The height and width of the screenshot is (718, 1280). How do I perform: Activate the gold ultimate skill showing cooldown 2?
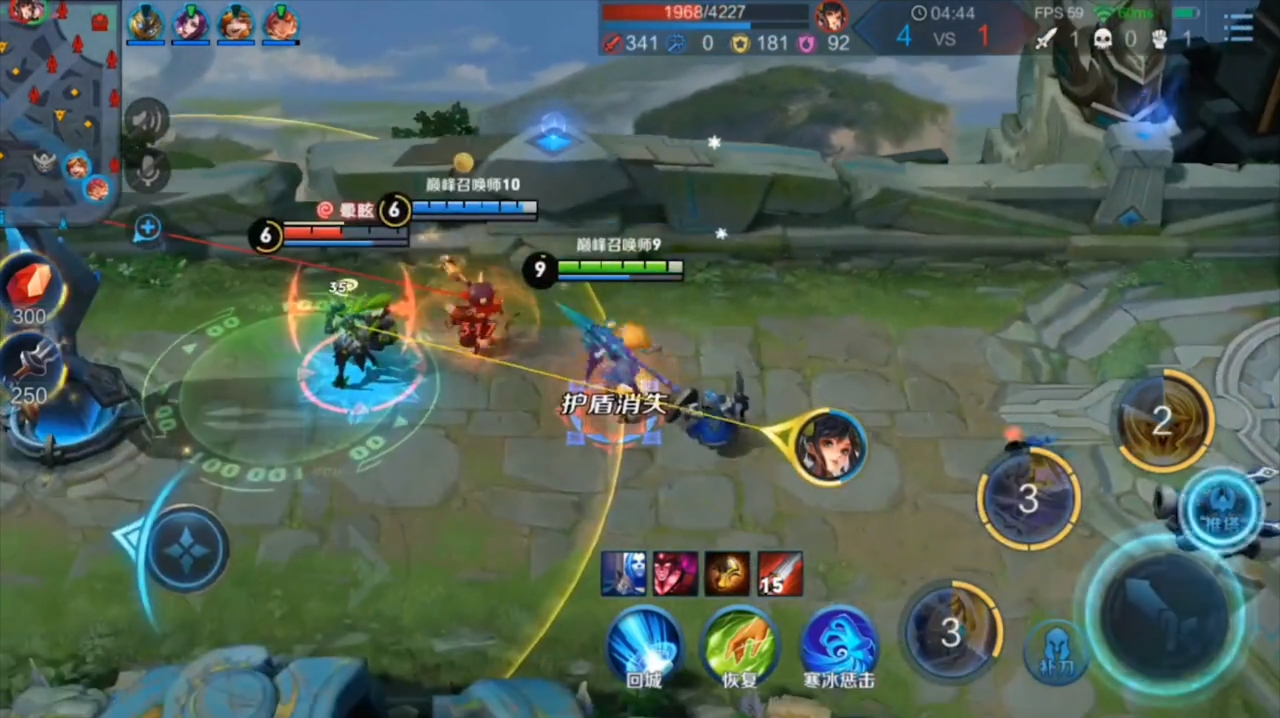1163,421
